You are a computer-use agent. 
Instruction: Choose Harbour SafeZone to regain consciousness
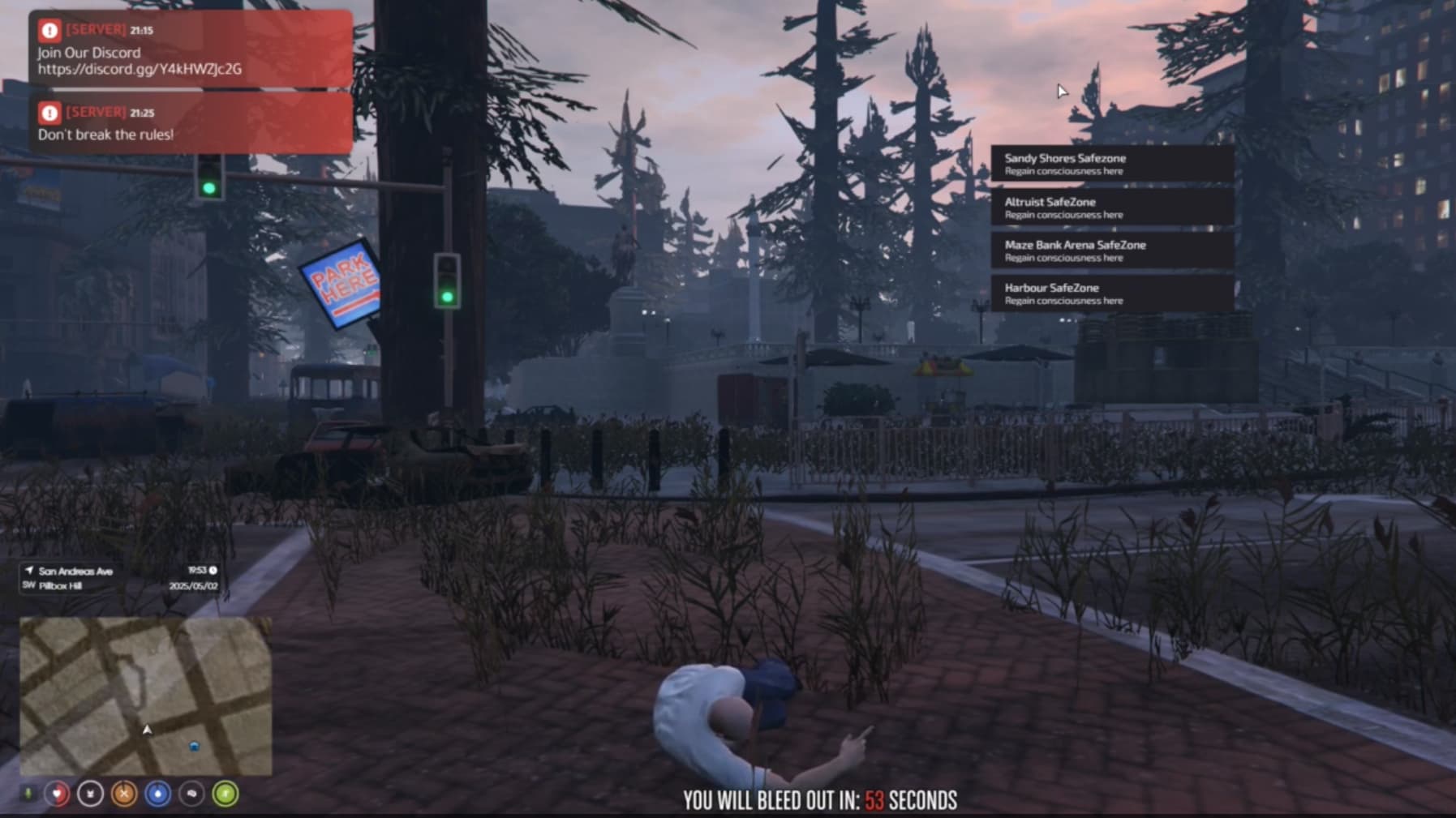1111,293
